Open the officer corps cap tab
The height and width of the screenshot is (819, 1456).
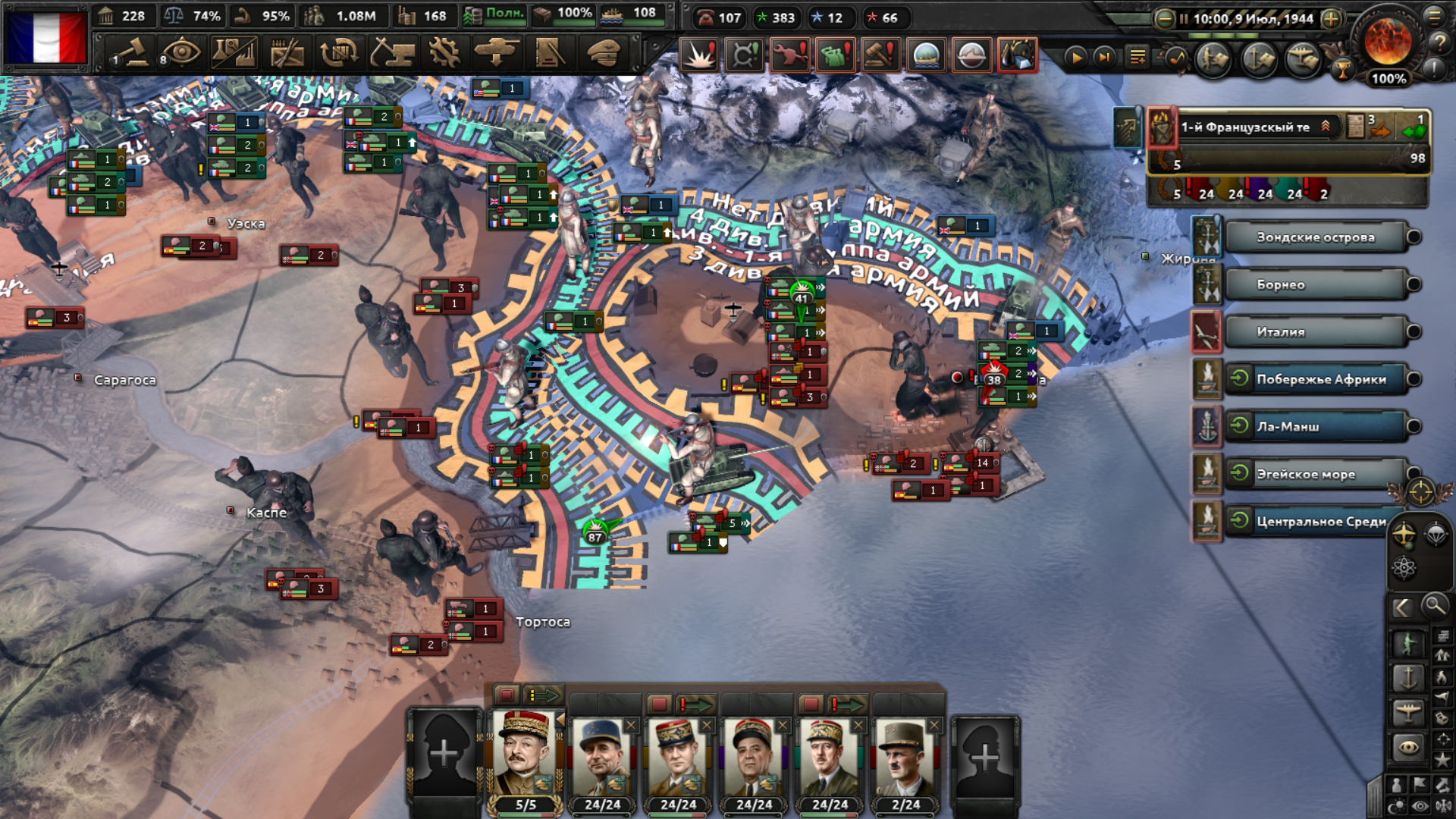(604, 54)
